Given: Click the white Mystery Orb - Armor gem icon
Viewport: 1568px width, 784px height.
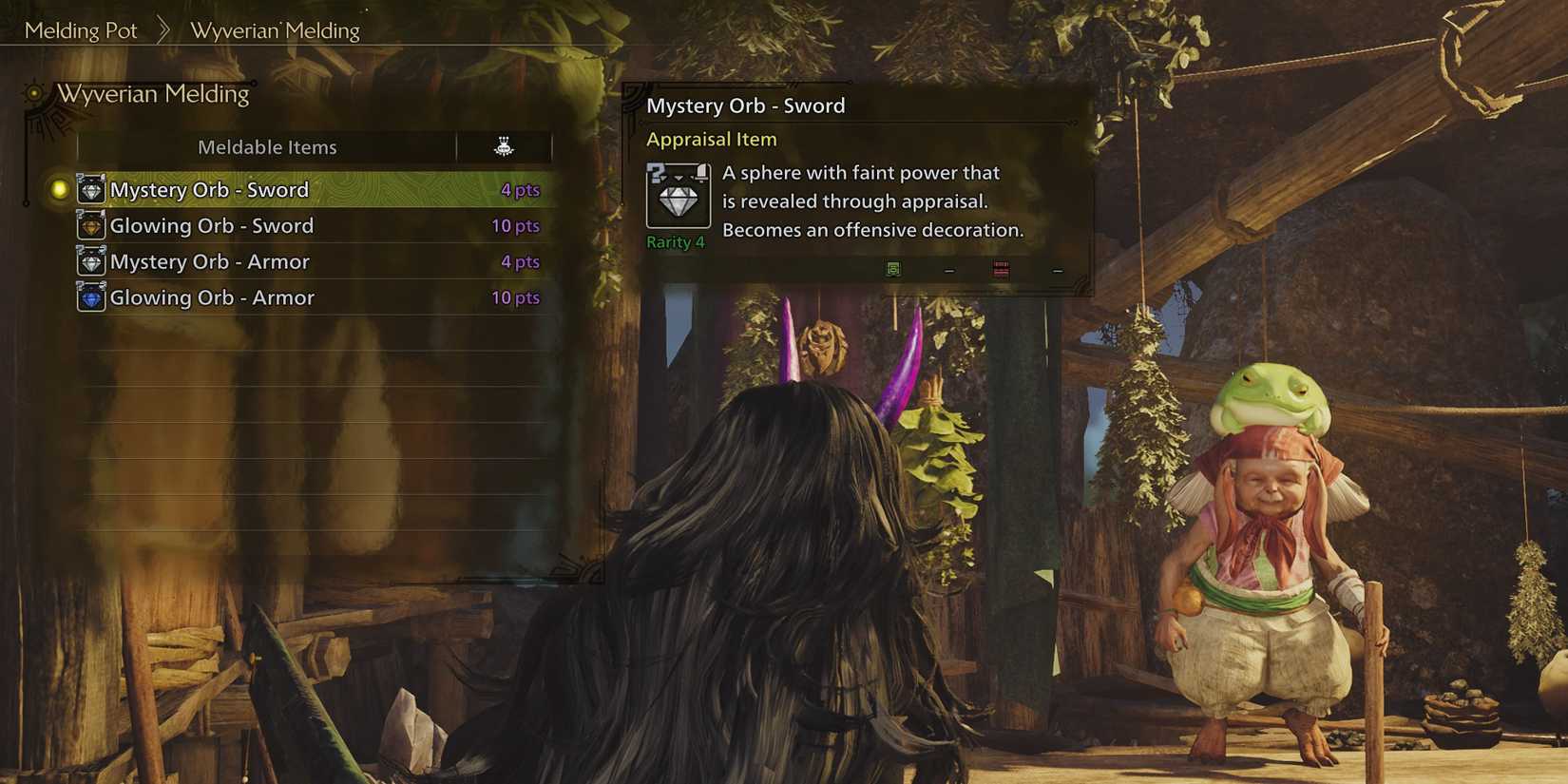Looking at the screenshot, I should pos(90,261).
